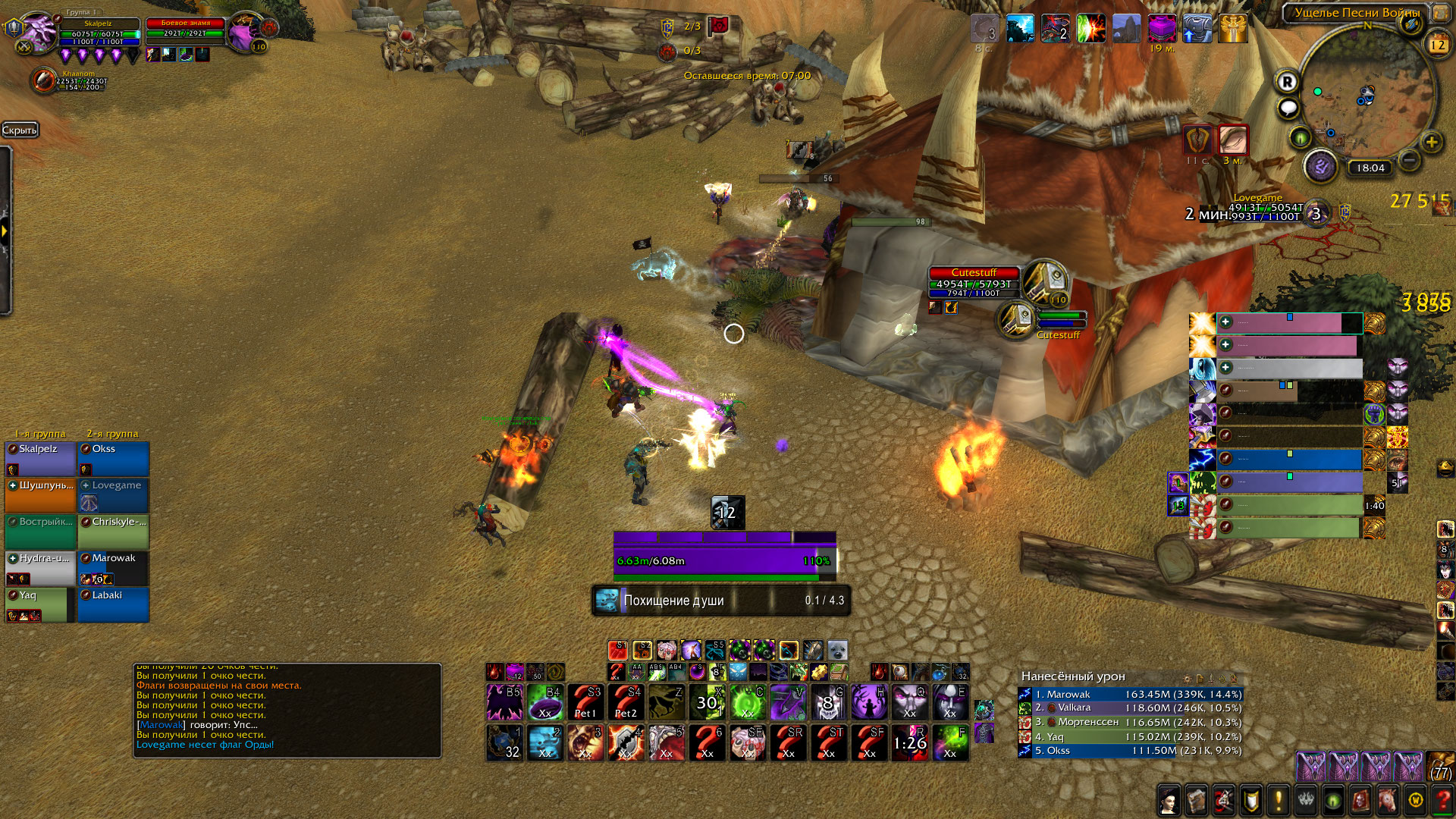Target Labaki in the raid frames
Image resolution: width=1456 pixels, height=819 pixels.
pos(114,604)
